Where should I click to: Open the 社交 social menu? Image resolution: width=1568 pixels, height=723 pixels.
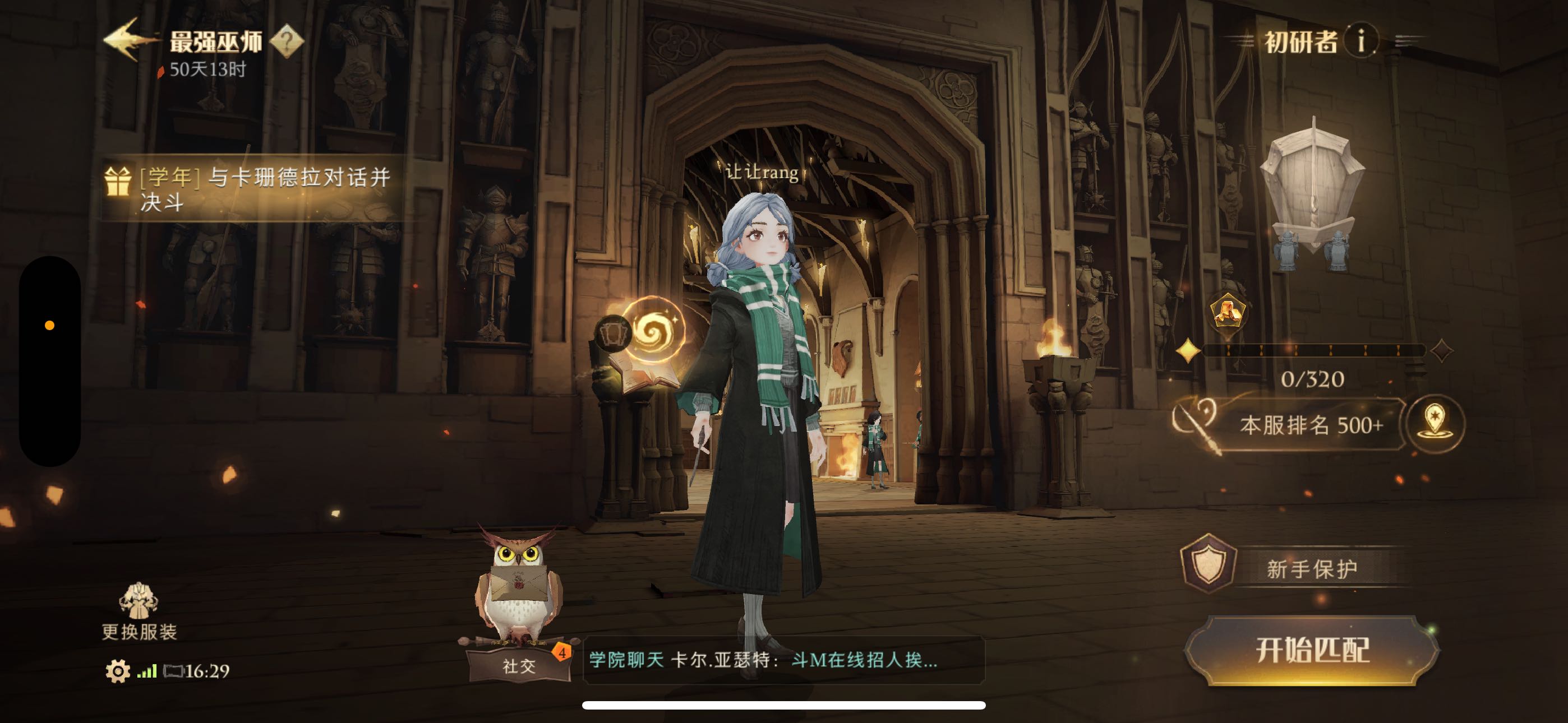[x=519, y=666]
